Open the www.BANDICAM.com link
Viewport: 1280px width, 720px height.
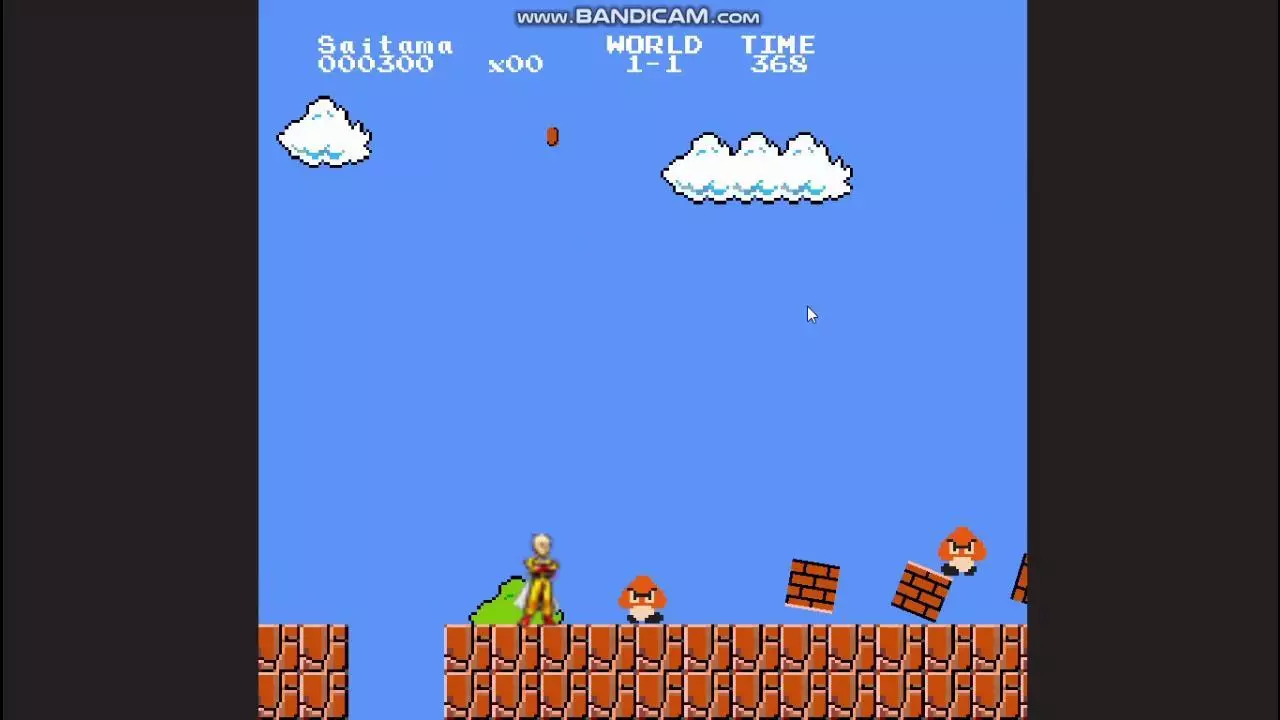tap(640, 15)
